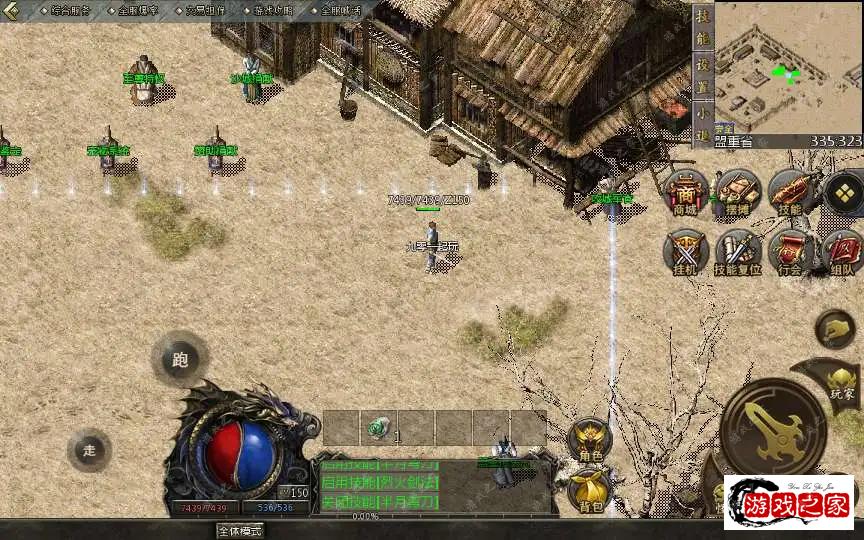Image resolution: width=864 pixels, height=540 pixels.
Task: Switch to 走 walk movement mode
Action: coord(89,450)
